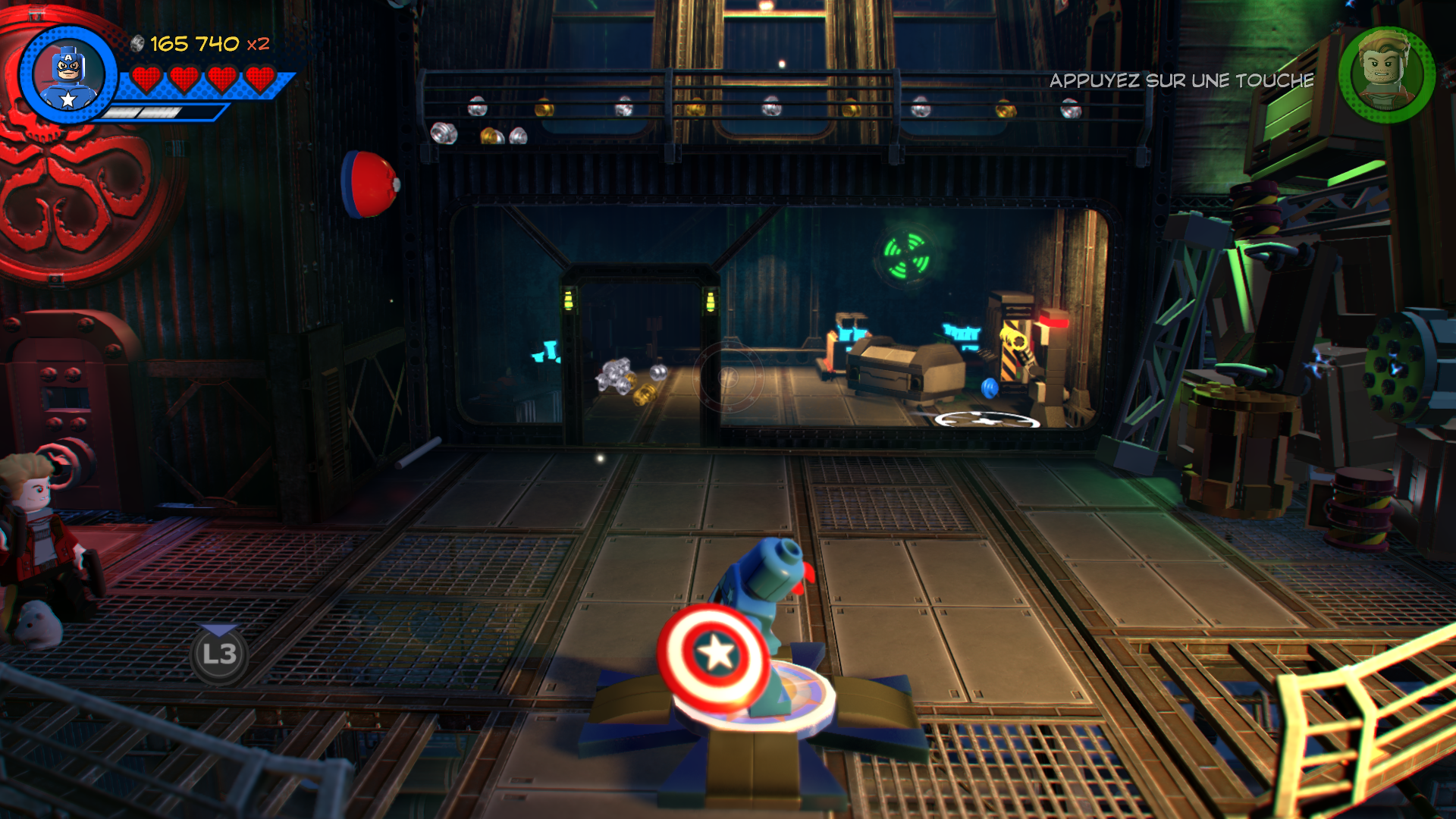Click the Star-Lord player two portrait
Viewport: 1456px width, 819px height.
pos(1386,74)
